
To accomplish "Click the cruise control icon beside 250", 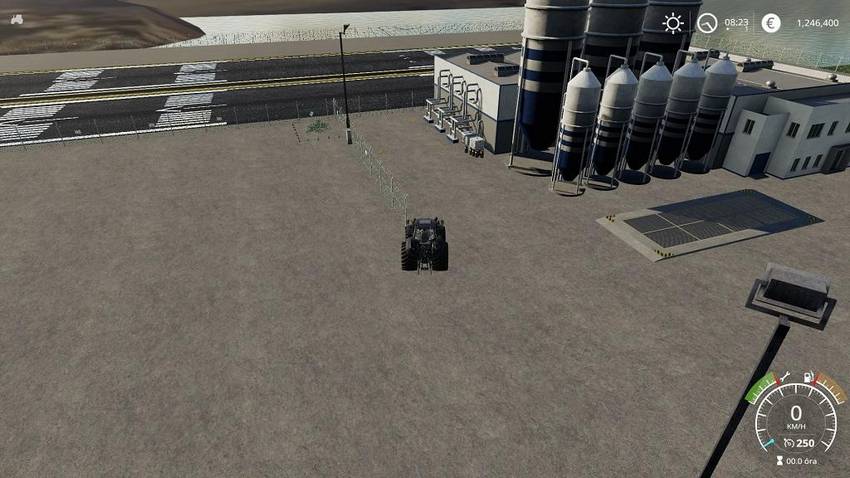I will point(790,442).
